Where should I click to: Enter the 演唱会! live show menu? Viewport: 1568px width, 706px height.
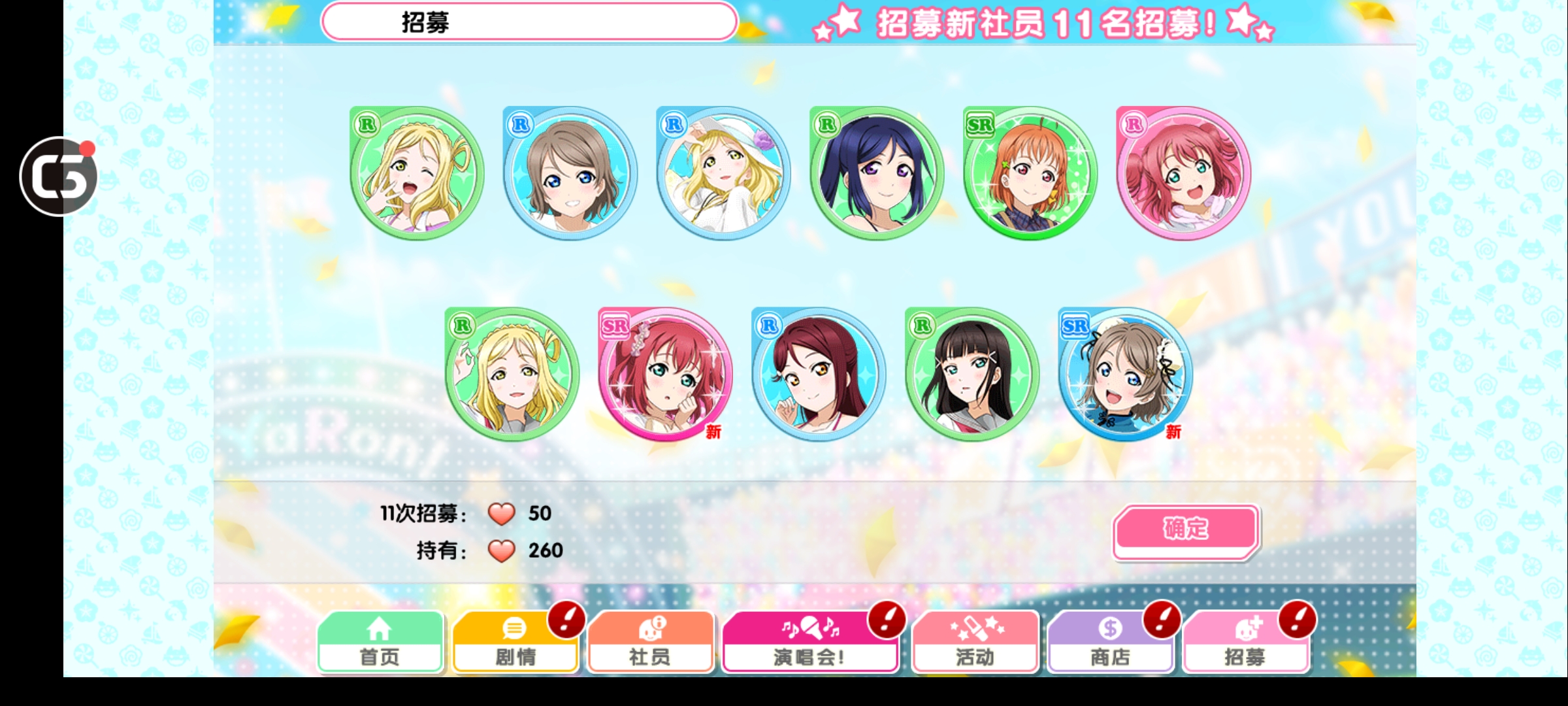click(x=810, y=643)
